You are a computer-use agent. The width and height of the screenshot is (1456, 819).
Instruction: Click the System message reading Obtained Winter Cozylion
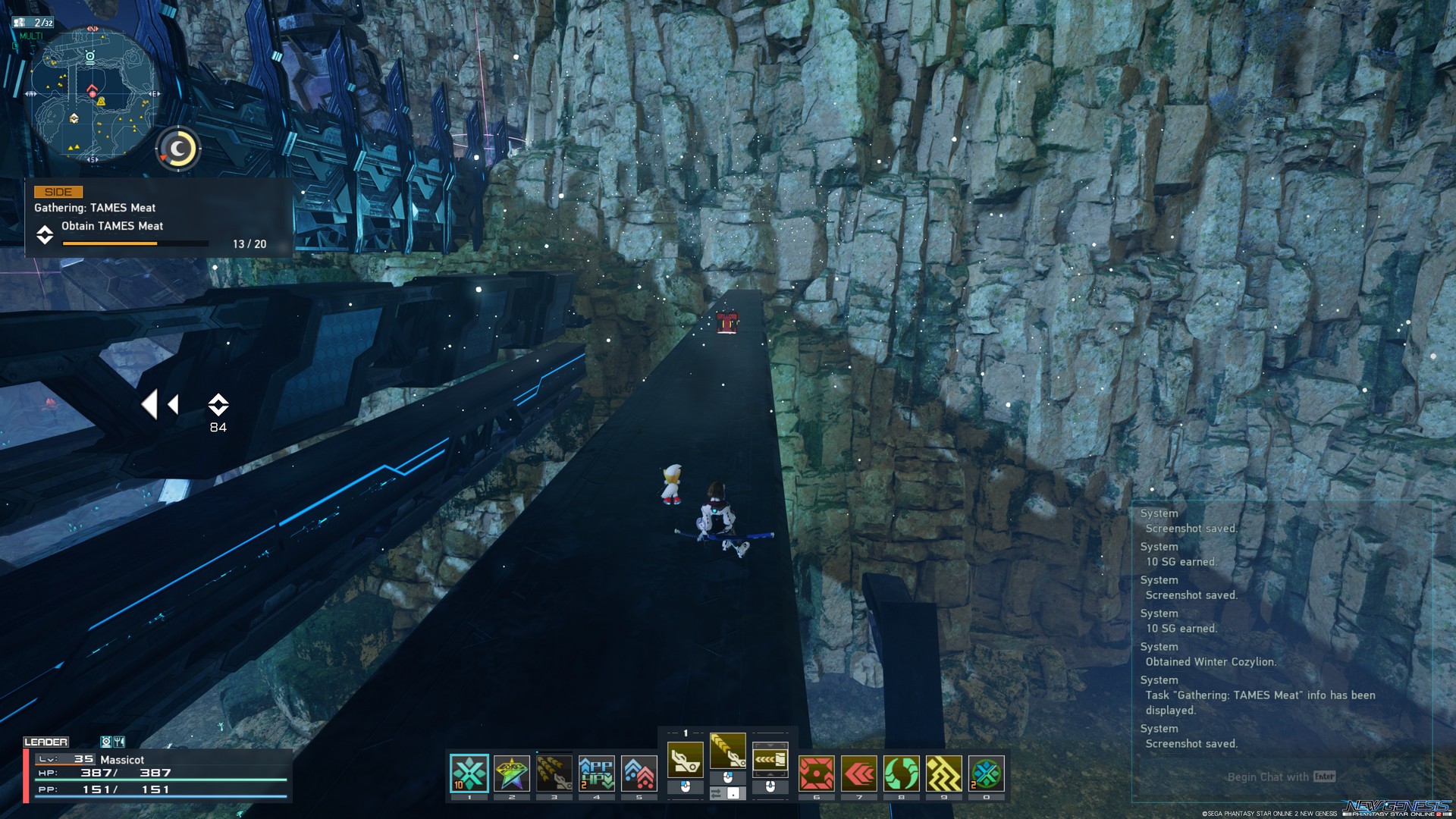[1211, 662]
